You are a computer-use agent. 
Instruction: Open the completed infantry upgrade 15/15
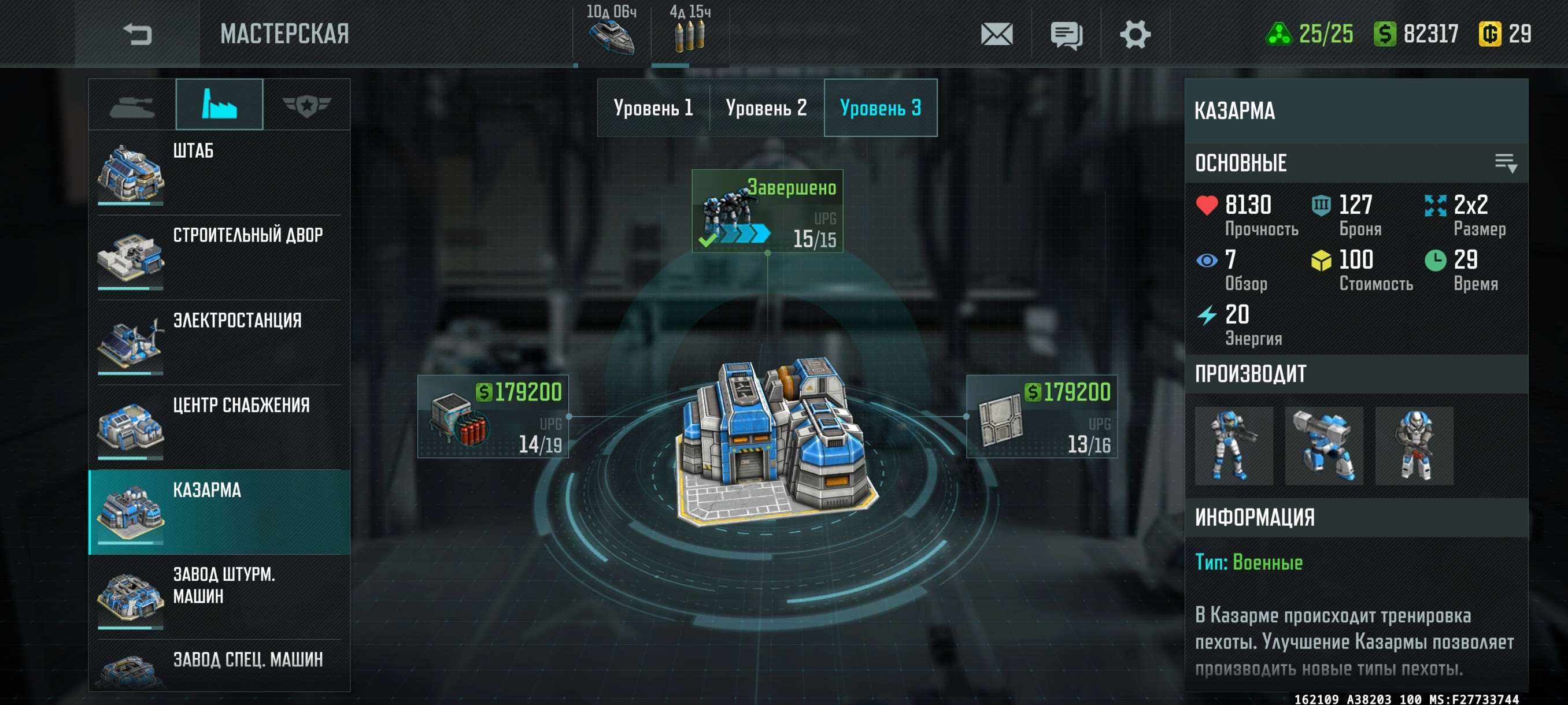pos(767,211)
